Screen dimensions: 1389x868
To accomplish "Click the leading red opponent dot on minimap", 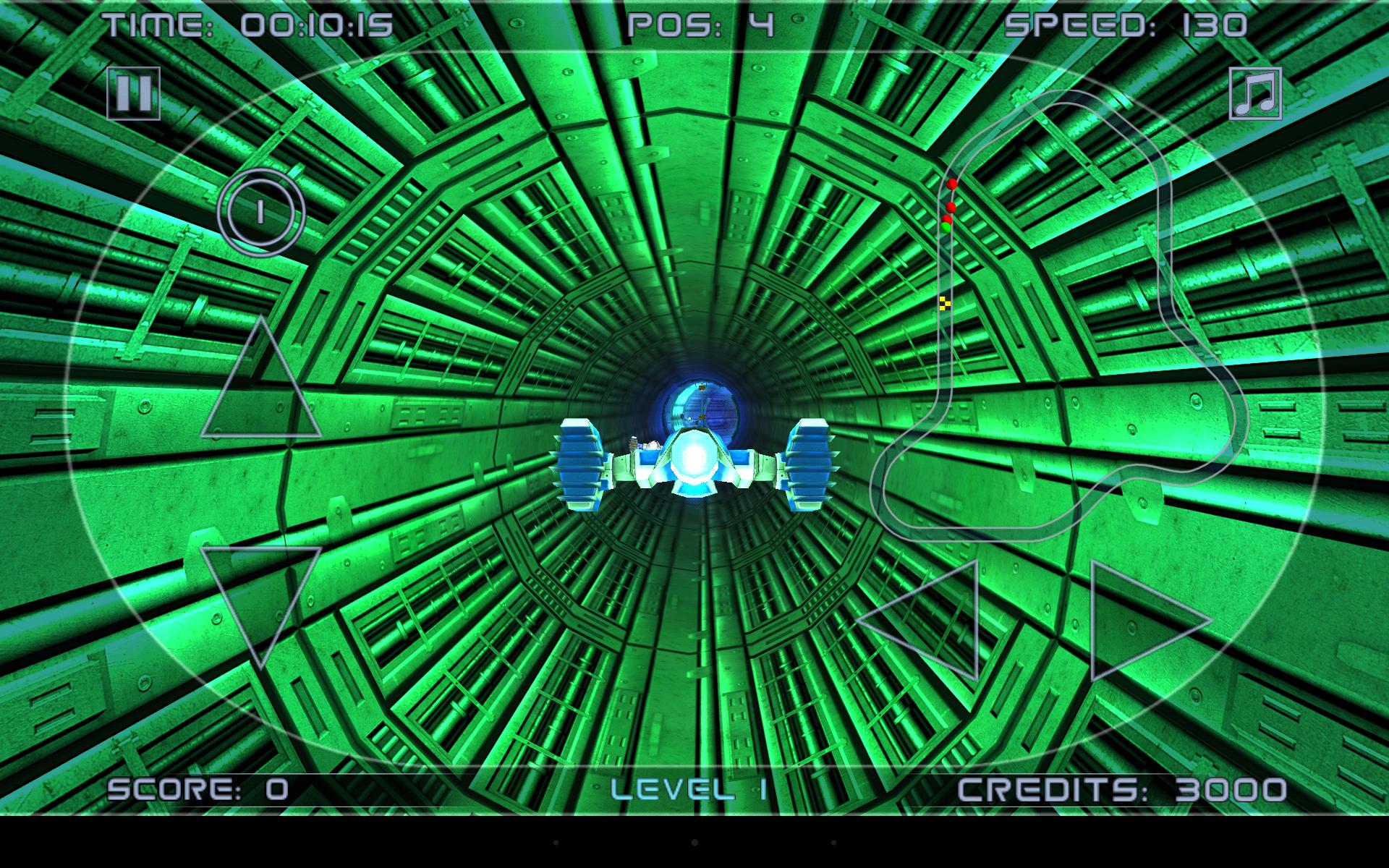I will (x=951, y=184).
